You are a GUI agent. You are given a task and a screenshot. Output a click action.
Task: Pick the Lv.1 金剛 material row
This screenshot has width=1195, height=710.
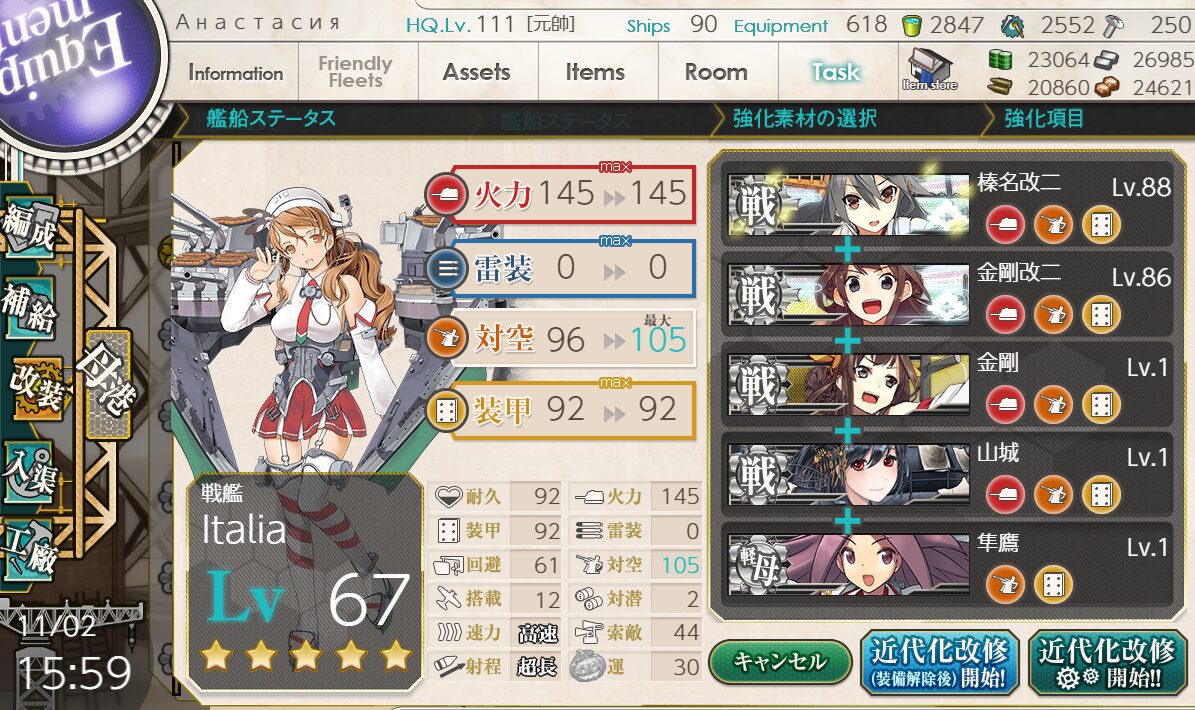[940, 386]
